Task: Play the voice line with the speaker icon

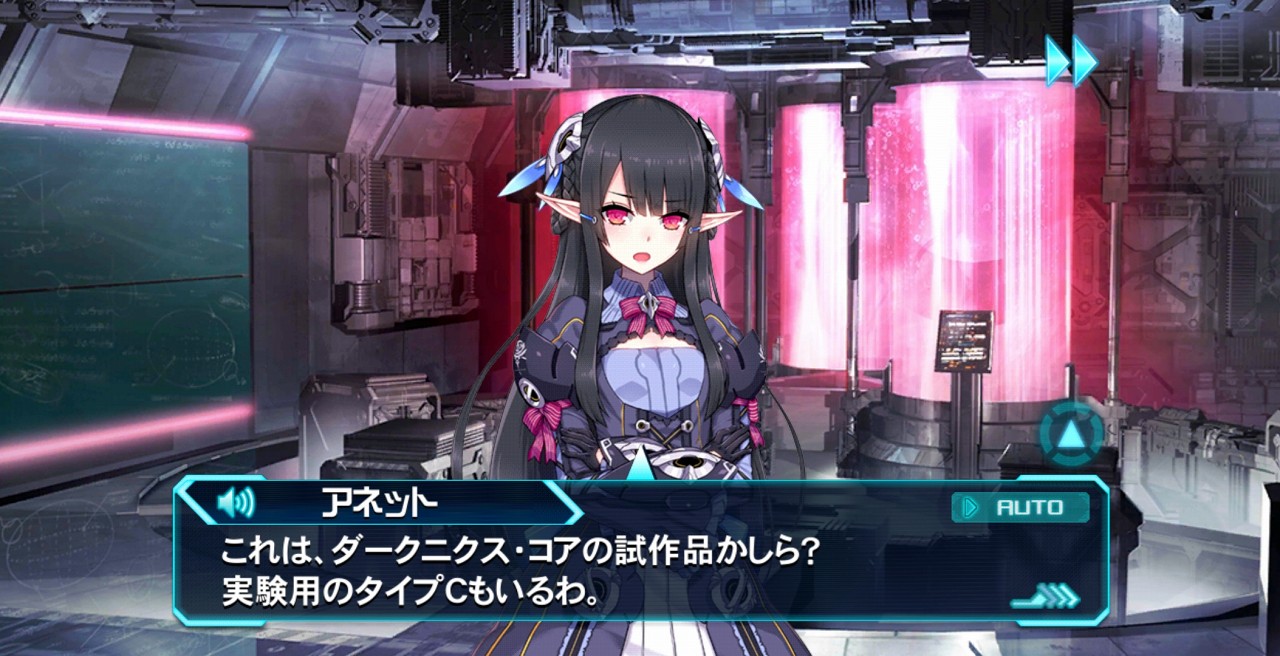Action: 236,502
